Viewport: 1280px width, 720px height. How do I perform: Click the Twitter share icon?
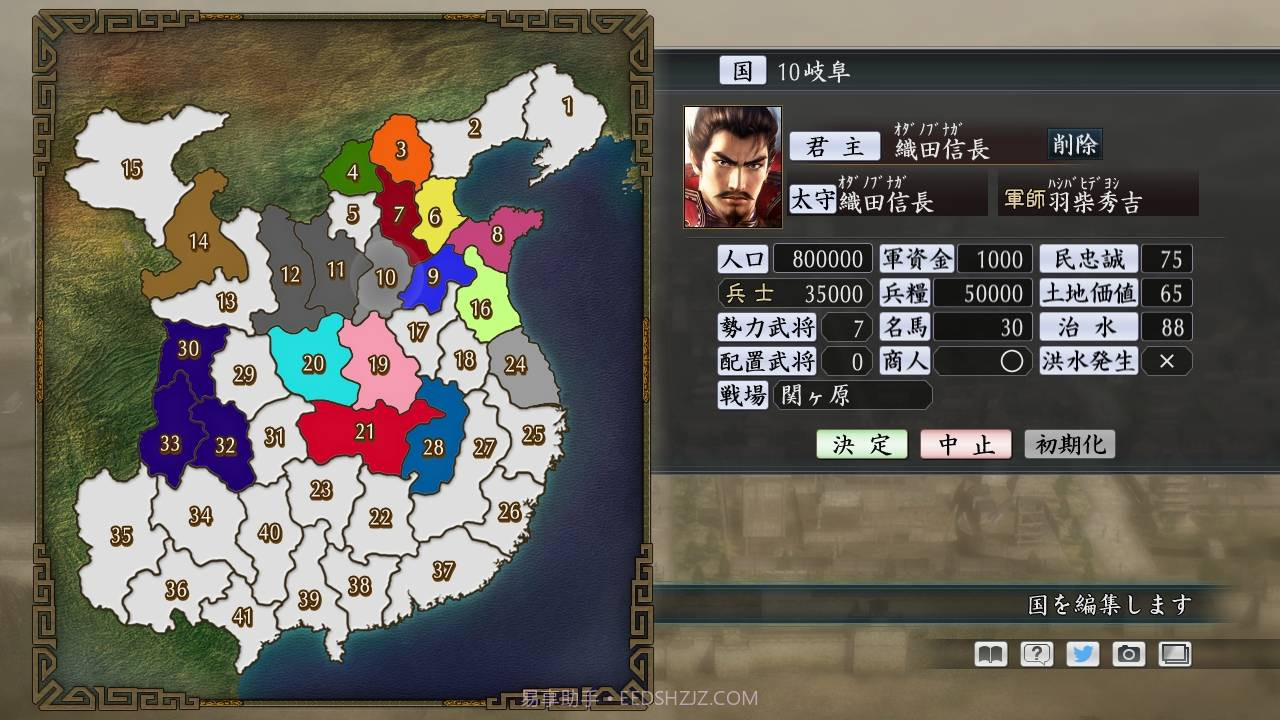coord(1082,653)
